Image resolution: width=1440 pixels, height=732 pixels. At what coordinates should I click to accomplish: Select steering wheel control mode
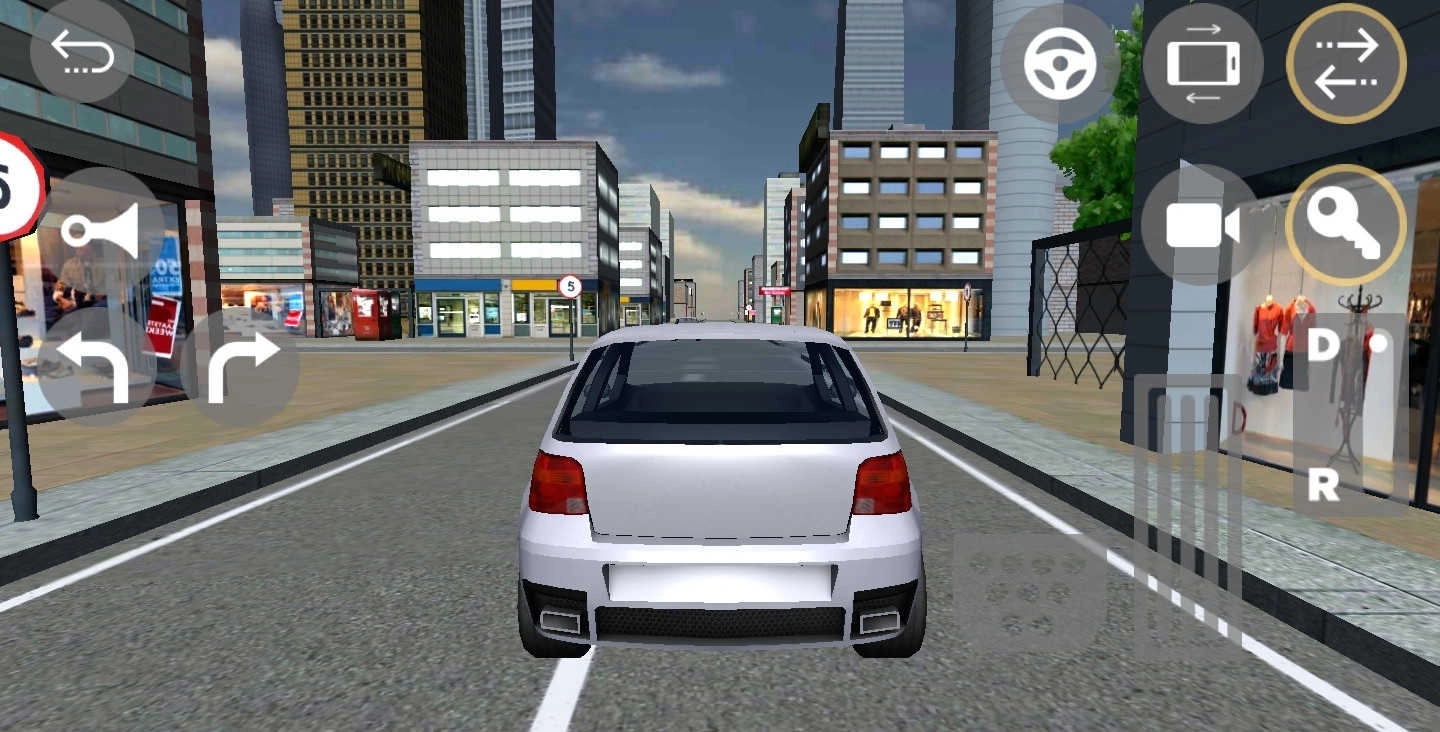pos(1060,63)
